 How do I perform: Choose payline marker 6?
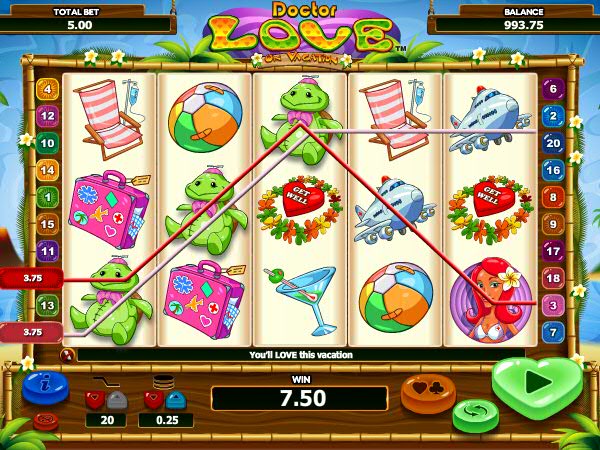(x=553, y=88)
